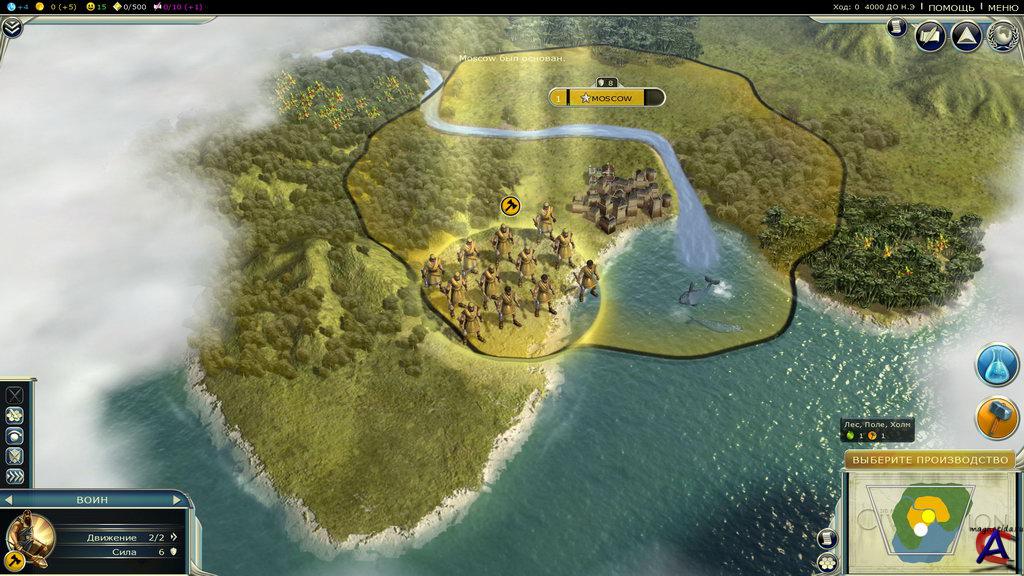Screen dimensions: 1024x576
Task: Click the hammer production icon above the warriors
Action: tap(510, 206)
